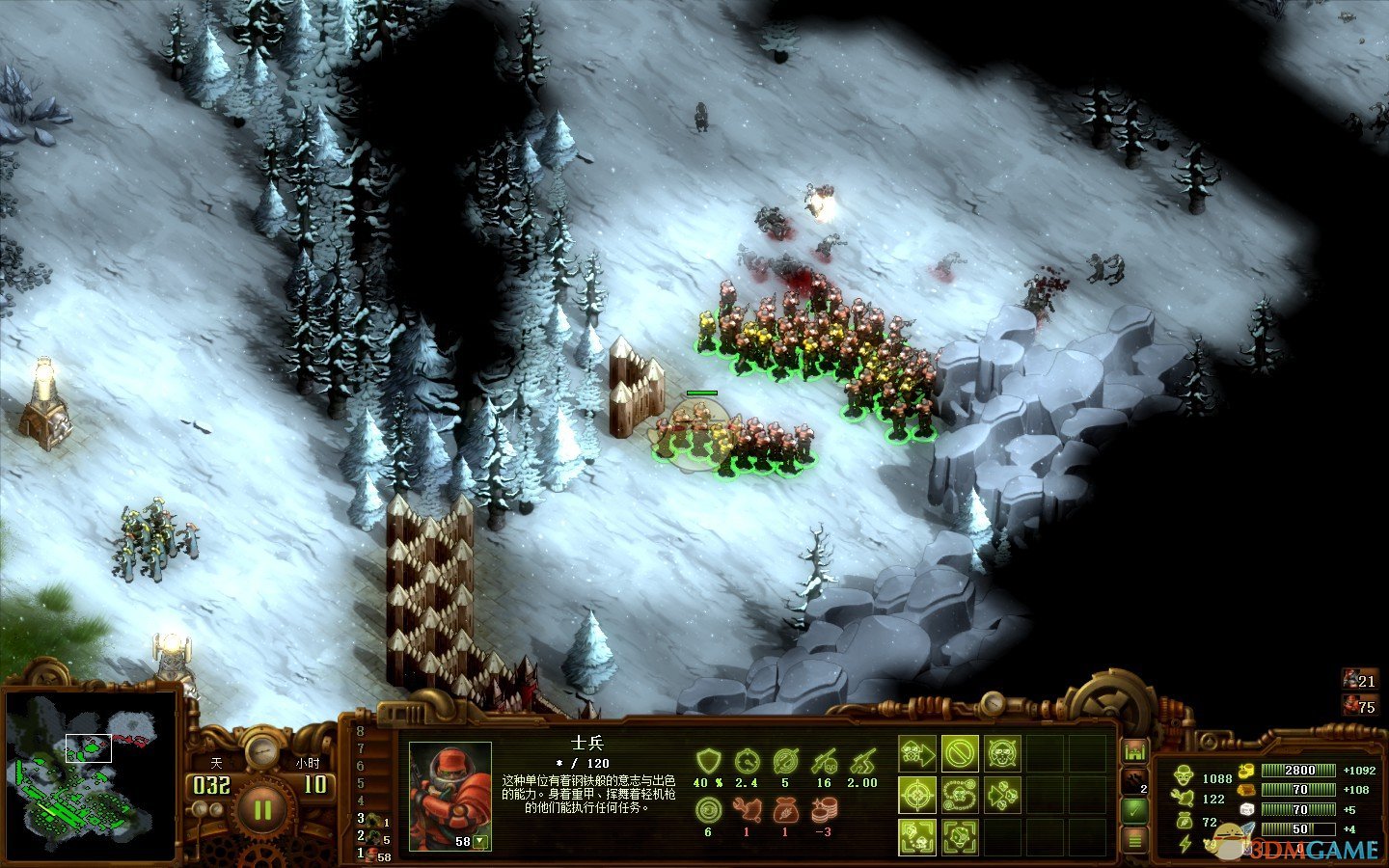Select the army group showing 75 units
The image size is (1389, 868).
(x=1358, y=706)
